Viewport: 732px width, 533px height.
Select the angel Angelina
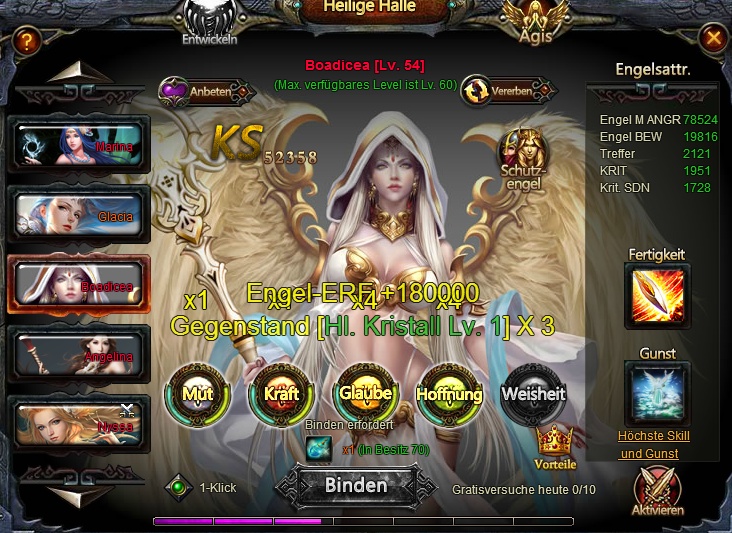coord(79,354)
